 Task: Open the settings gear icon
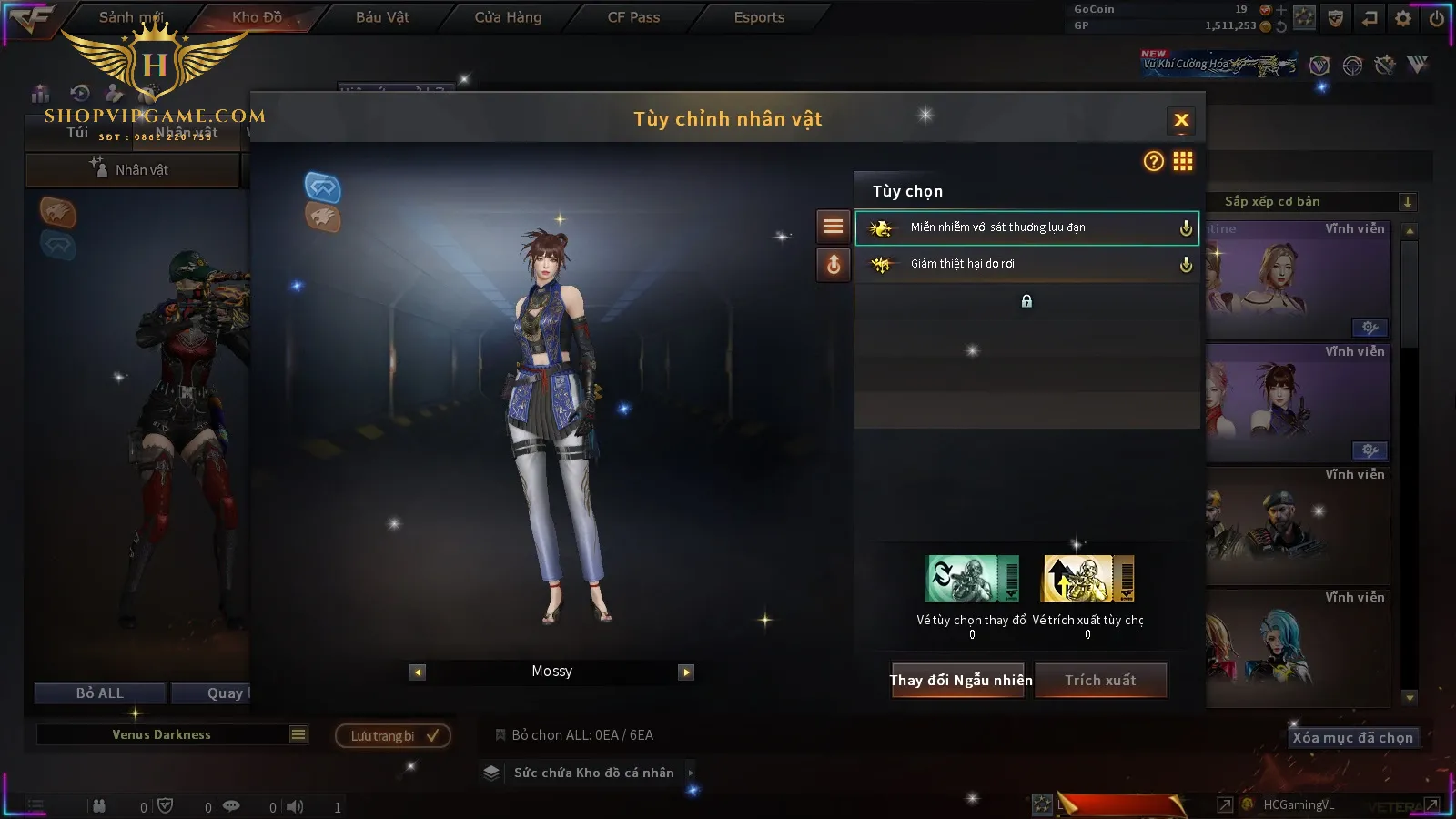pos(1403,18)
